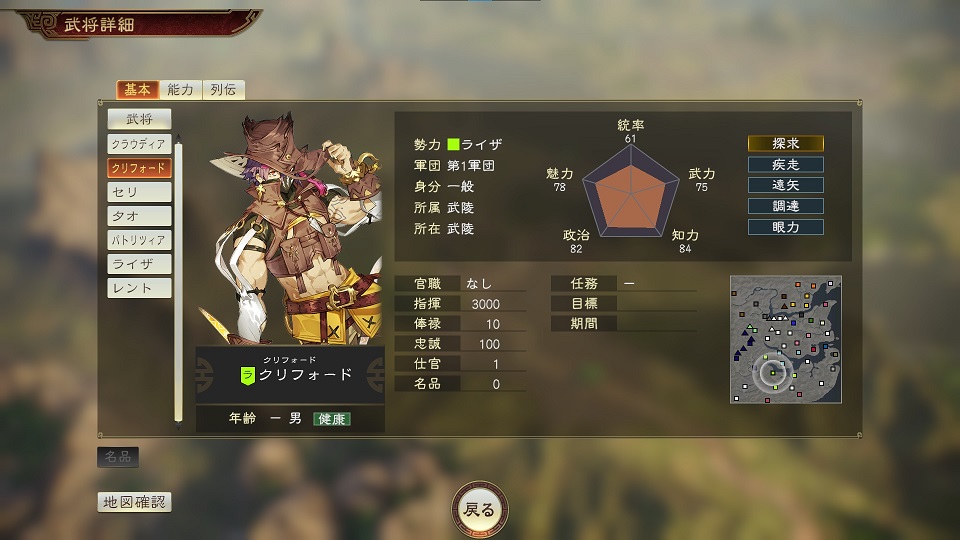This screenshot has width=960, height=540.
Task: Switch to the 基本 tab
Action: coord(137,90)
